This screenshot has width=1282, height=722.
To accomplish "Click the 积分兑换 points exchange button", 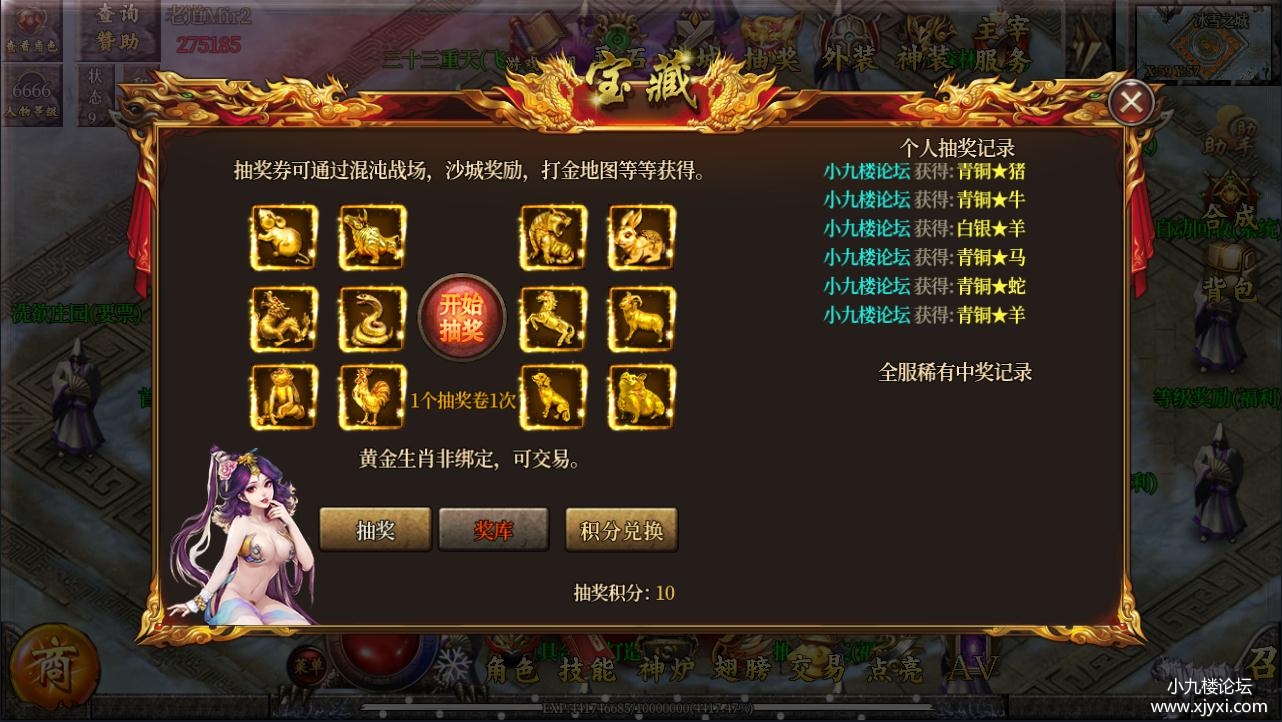I will click(621, 531).
